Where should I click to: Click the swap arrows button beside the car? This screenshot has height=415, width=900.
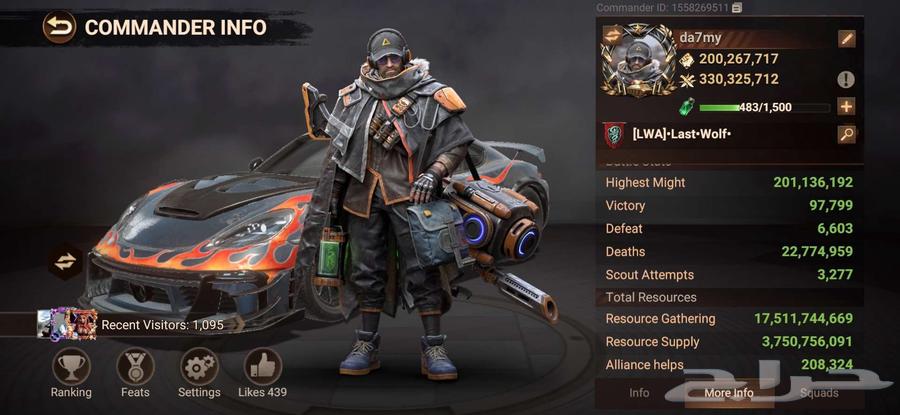(x=66, y=261)
